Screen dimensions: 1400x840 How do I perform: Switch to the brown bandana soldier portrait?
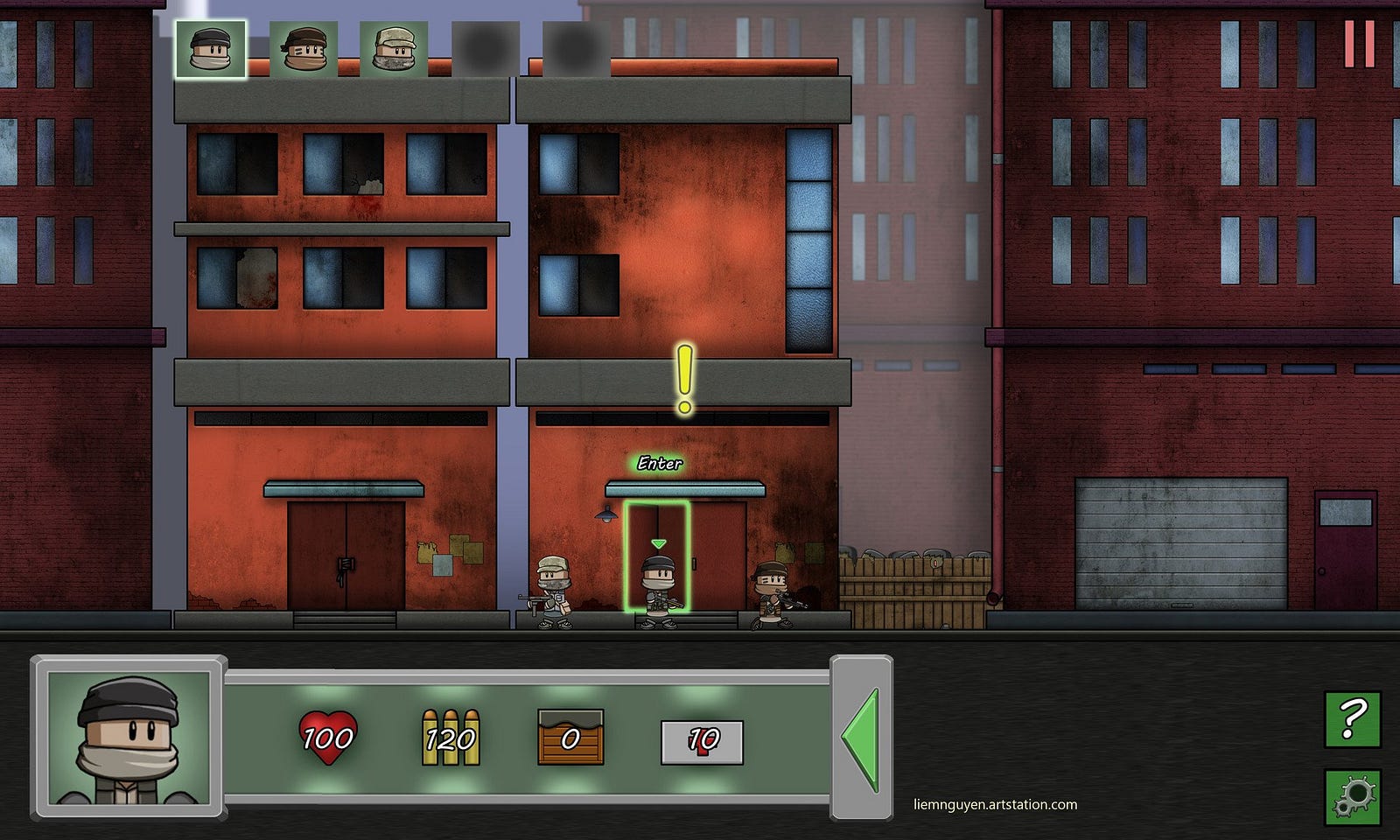304,49
